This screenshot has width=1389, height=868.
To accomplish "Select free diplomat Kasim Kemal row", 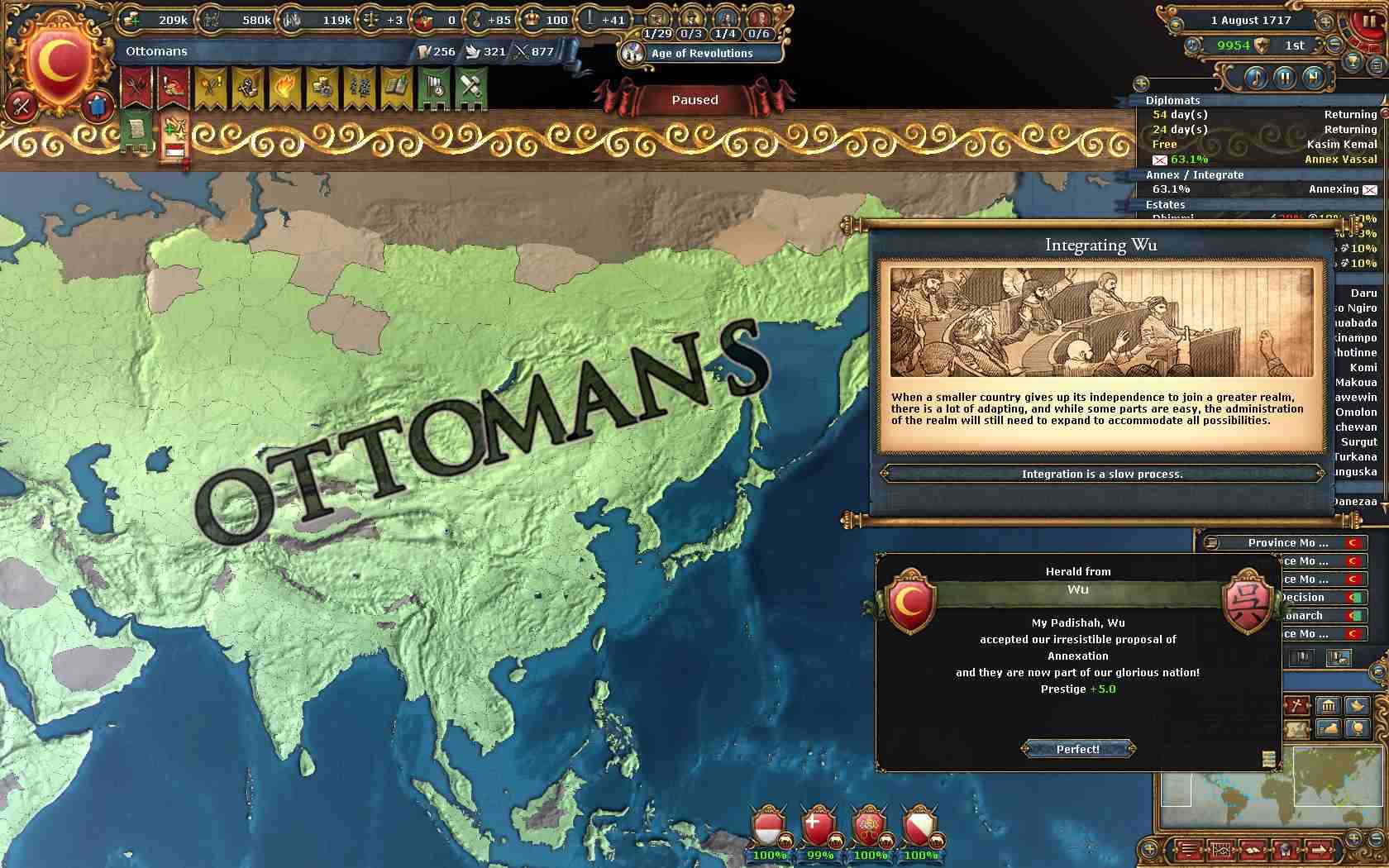I will click(1263, 144).
